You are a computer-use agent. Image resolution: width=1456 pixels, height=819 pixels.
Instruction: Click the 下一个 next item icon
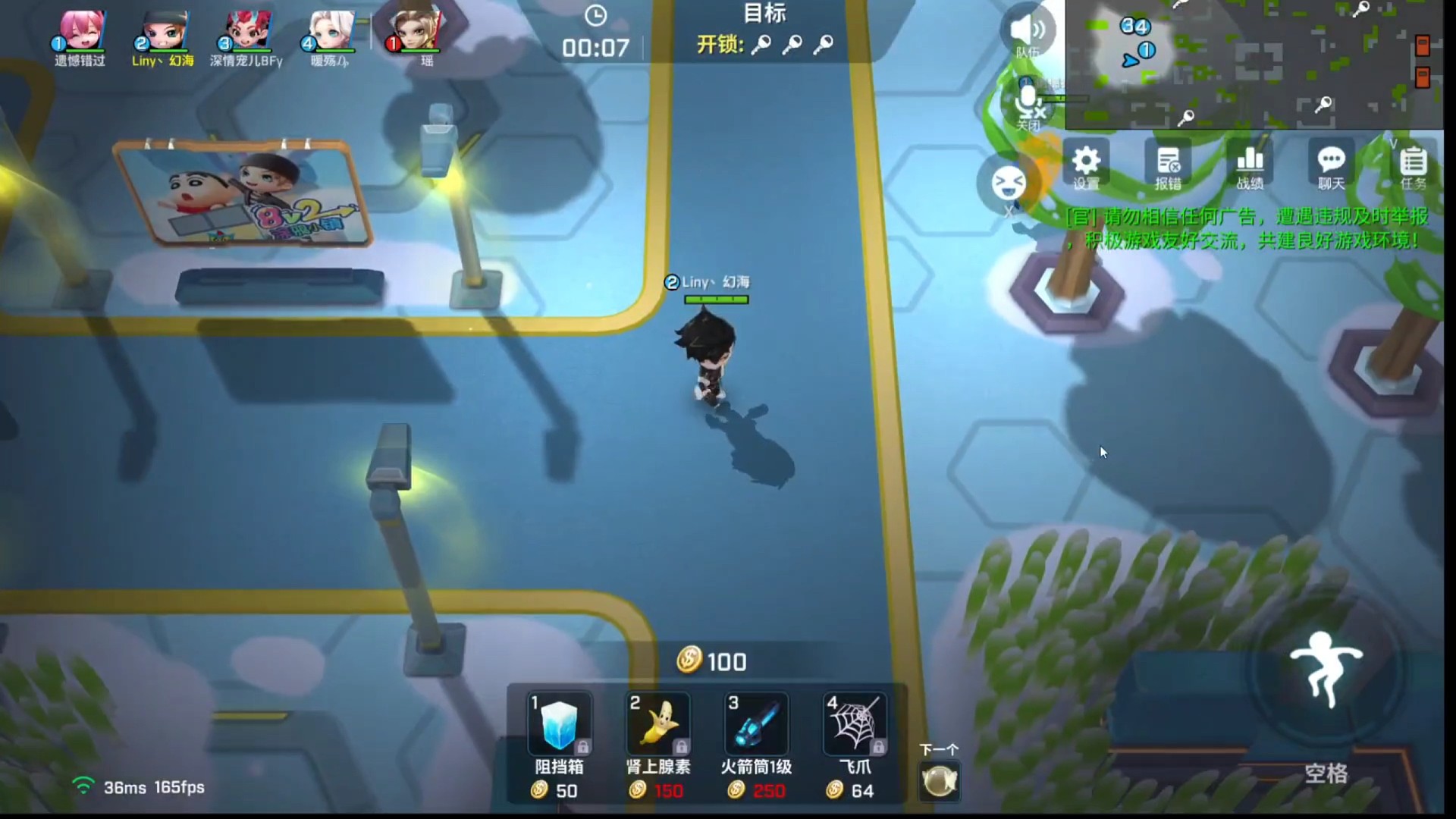click(940, 780)
